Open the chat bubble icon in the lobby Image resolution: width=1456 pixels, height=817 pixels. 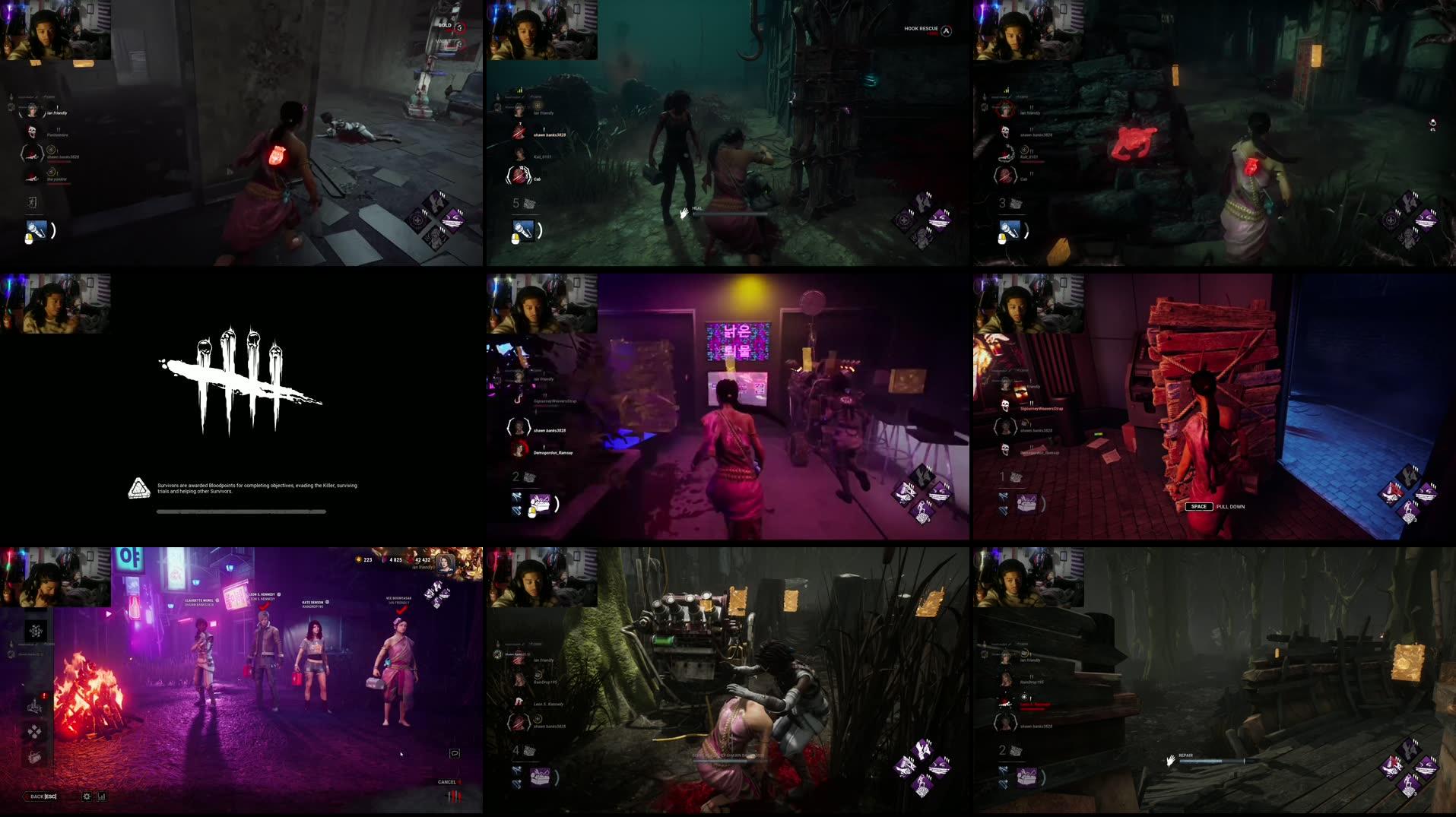455,754
